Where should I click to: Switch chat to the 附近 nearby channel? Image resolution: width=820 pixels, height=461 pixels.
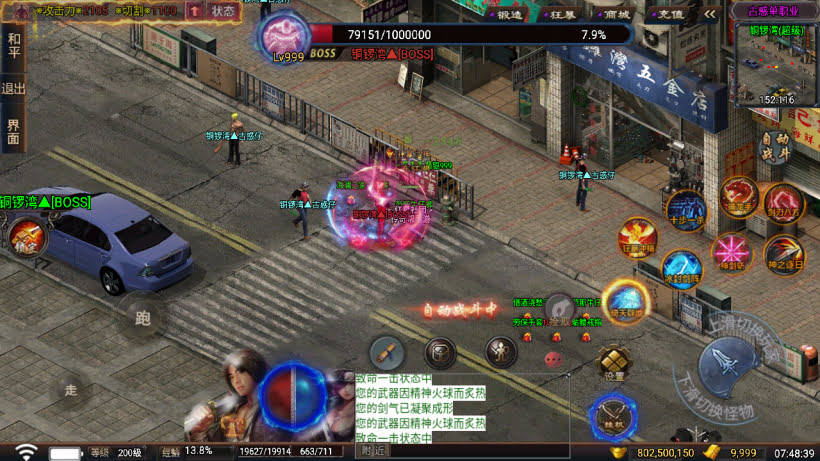(x=373, y=452)
